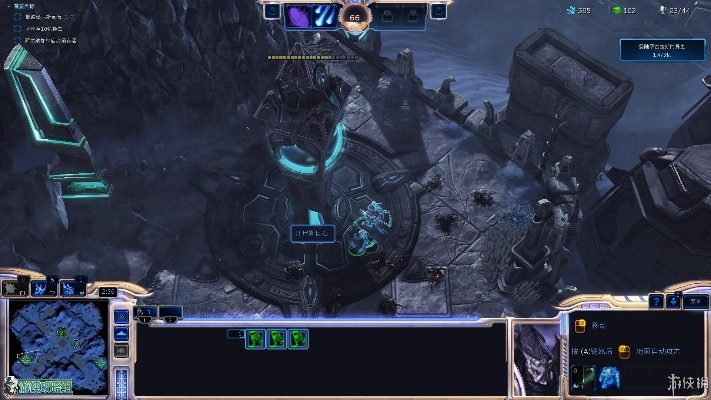Open the help question mark button
Screen dimensions: 711x400
click(656, 299)
